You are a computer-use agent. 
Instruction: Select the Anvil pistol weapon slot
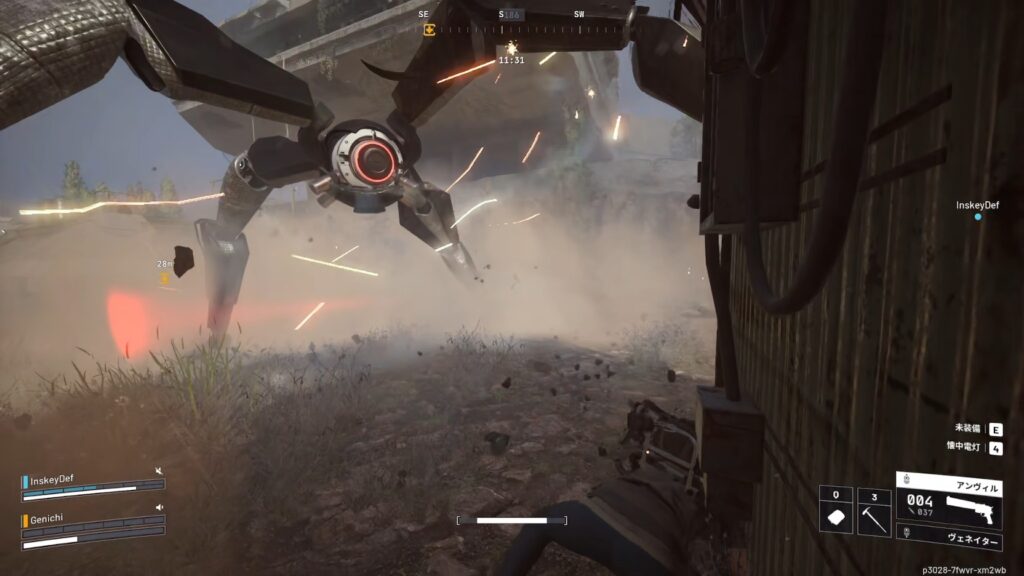pyautogui.click(x=949, y=498)
